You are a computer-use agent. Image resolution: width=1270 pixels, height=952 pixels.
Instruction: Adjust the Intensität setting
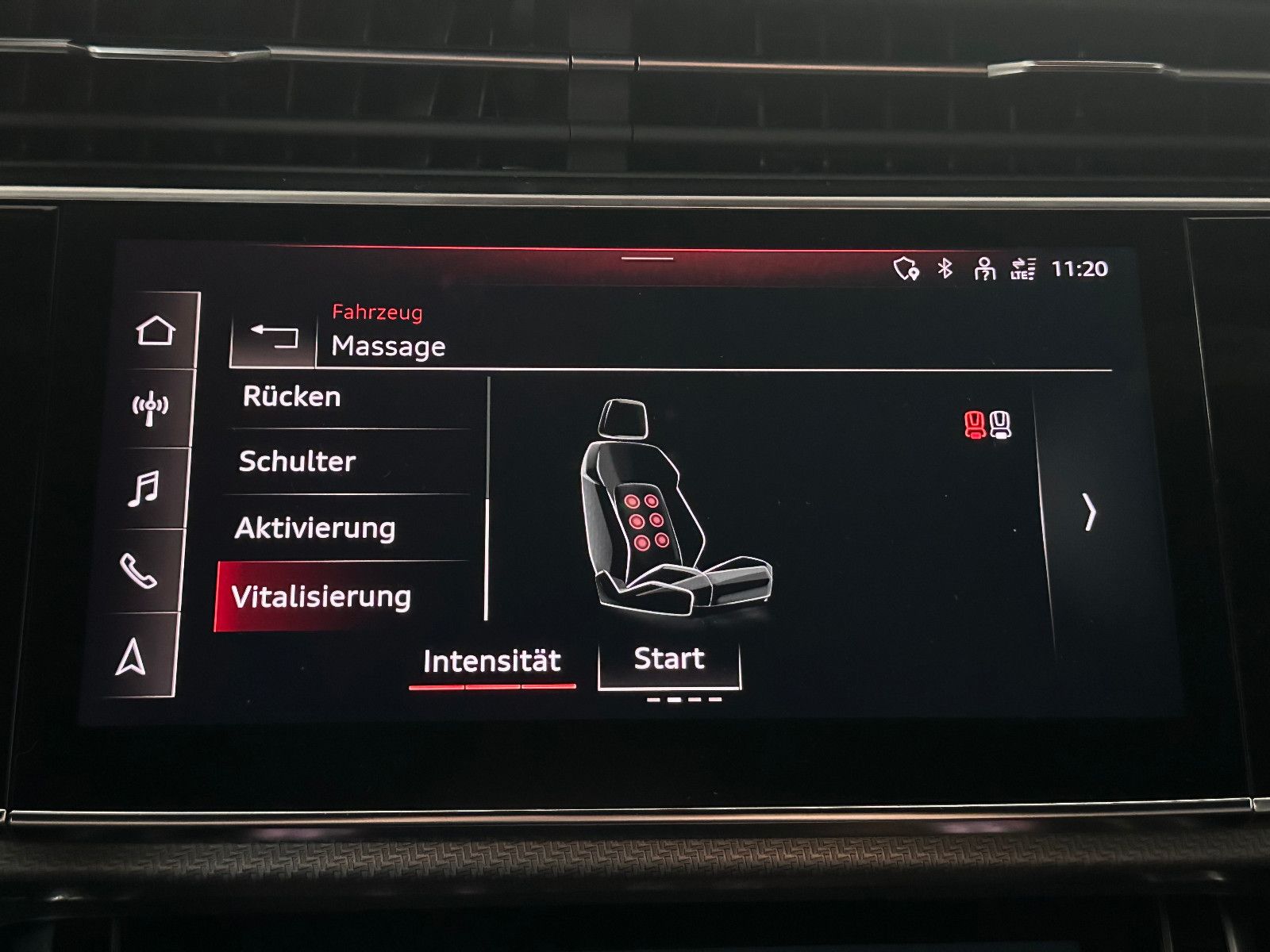click(x=492, y=662)
